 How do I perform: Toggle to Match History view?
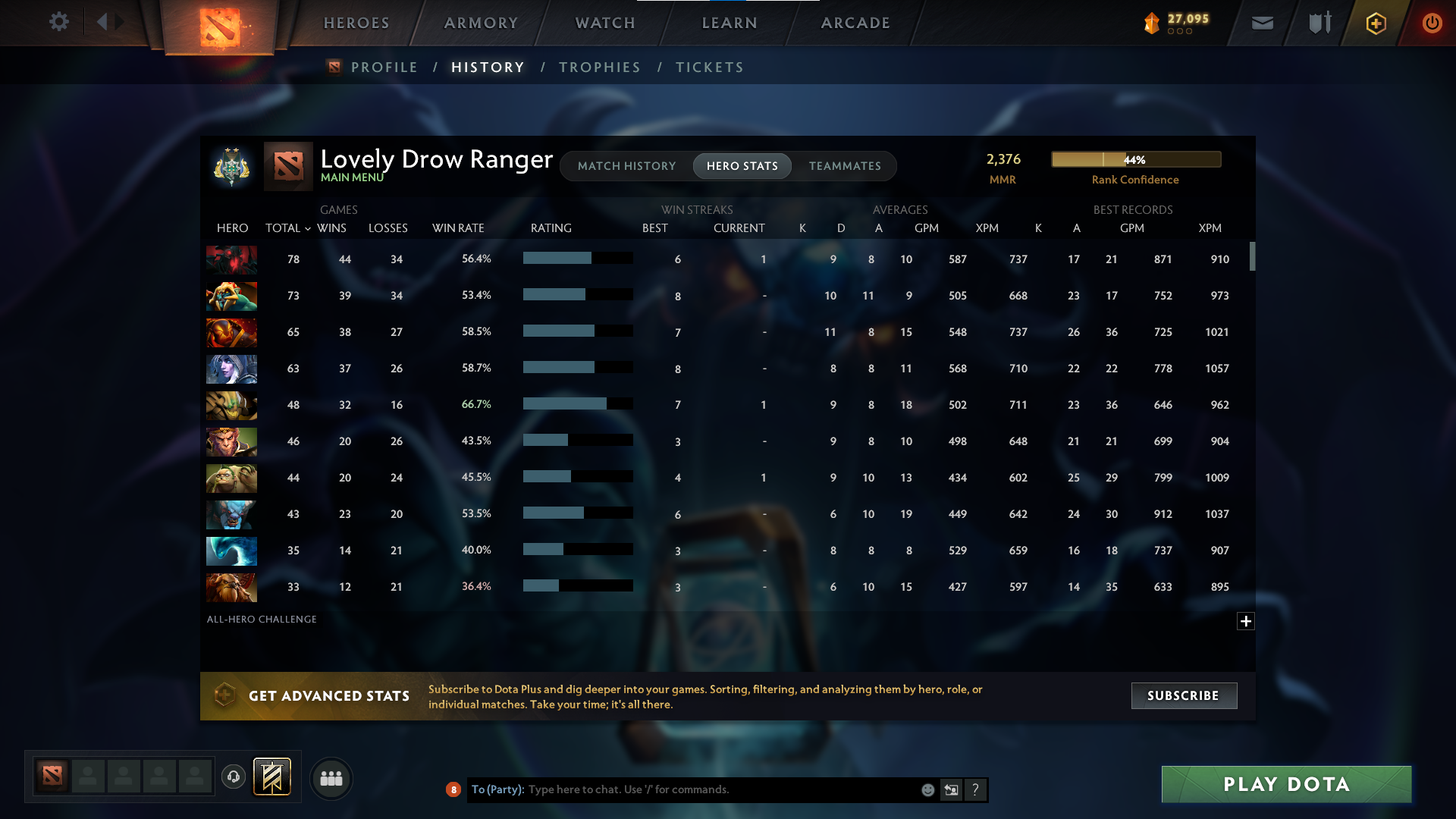[x=626, y=165]
